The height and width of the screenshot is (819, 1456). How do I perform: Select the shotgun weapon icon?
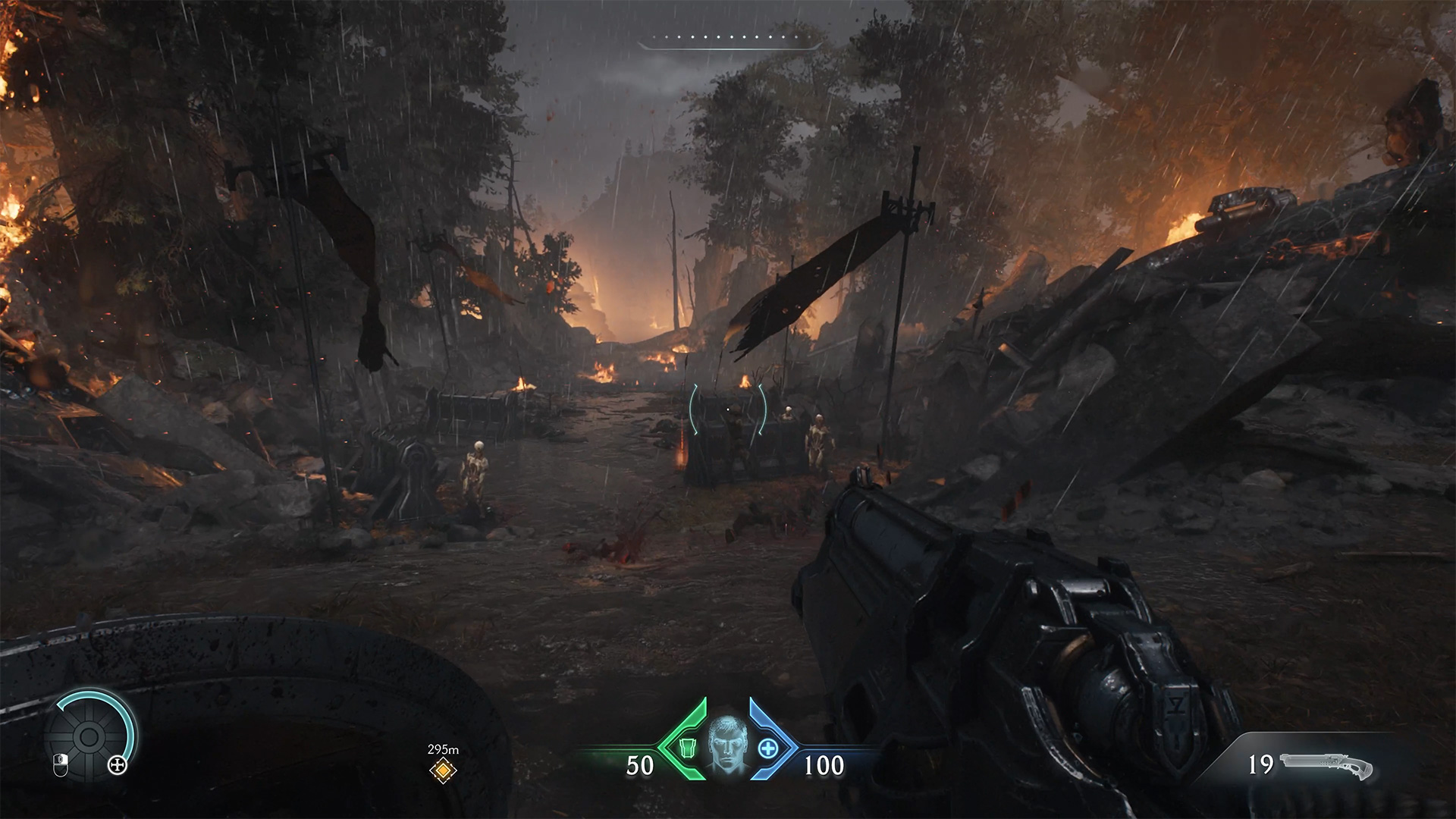pos(1326,765)
